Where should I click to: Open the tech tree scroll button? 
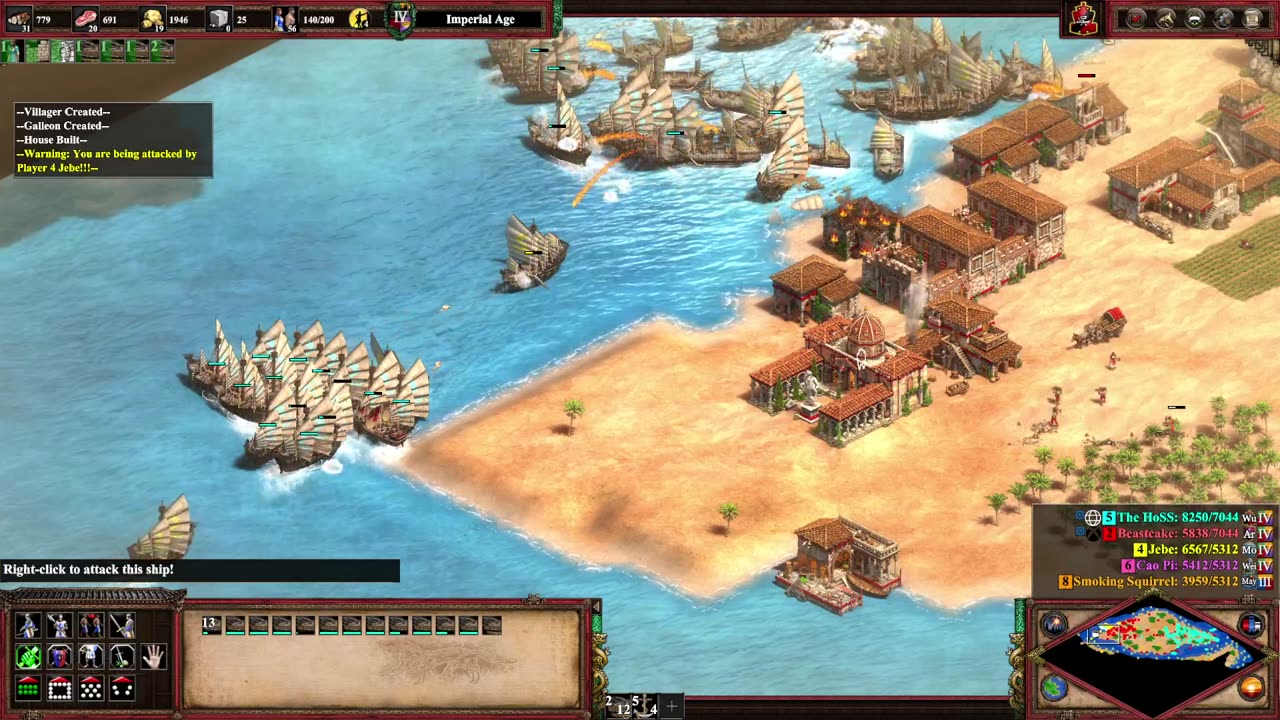pos(1252,18)
